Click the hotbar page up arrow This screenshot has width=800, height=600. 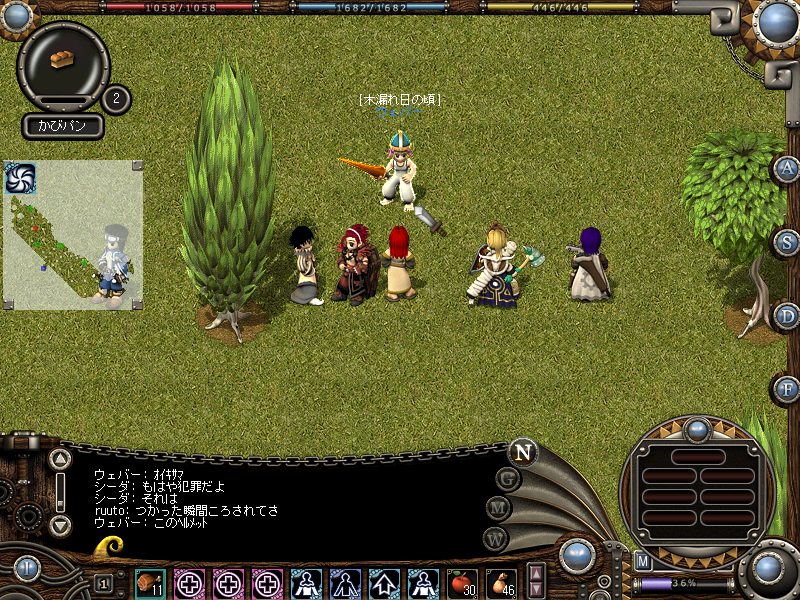536,574
